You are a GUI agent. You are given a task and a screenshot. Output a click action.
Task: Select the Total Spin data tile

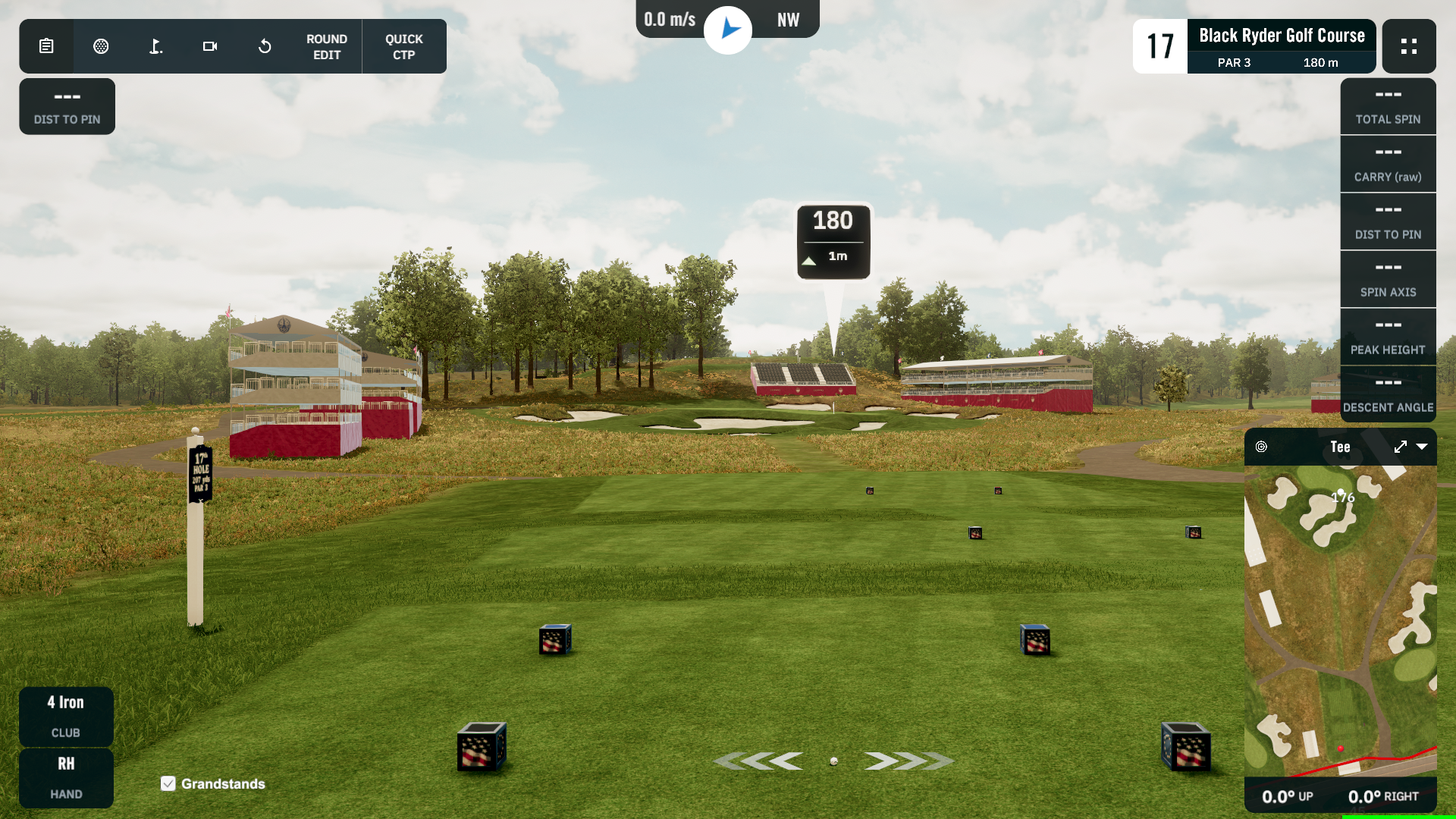coord(1388,106)
